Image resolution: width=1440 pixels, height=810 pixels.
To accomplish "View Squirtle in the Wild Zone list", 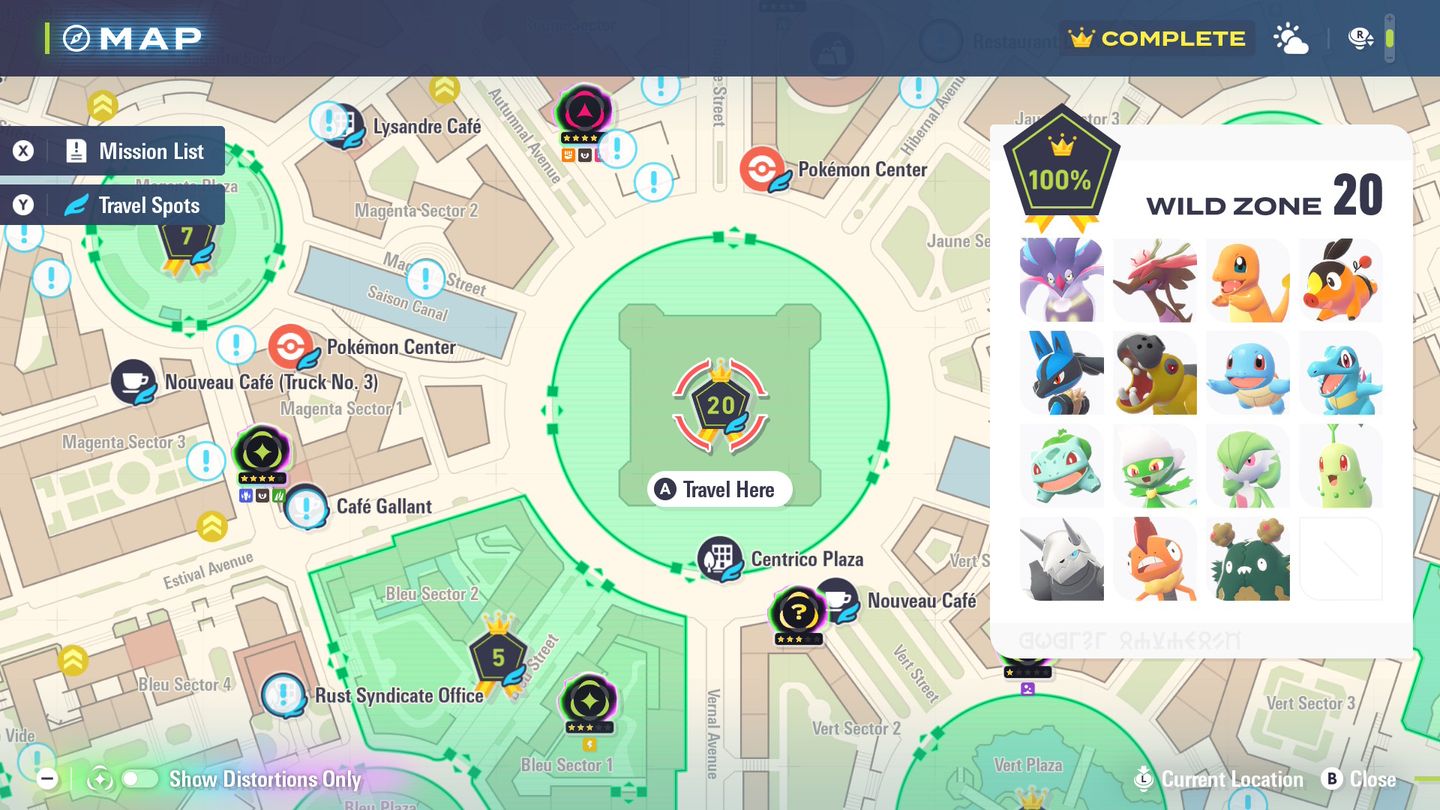I will (x=1247, y=373).
